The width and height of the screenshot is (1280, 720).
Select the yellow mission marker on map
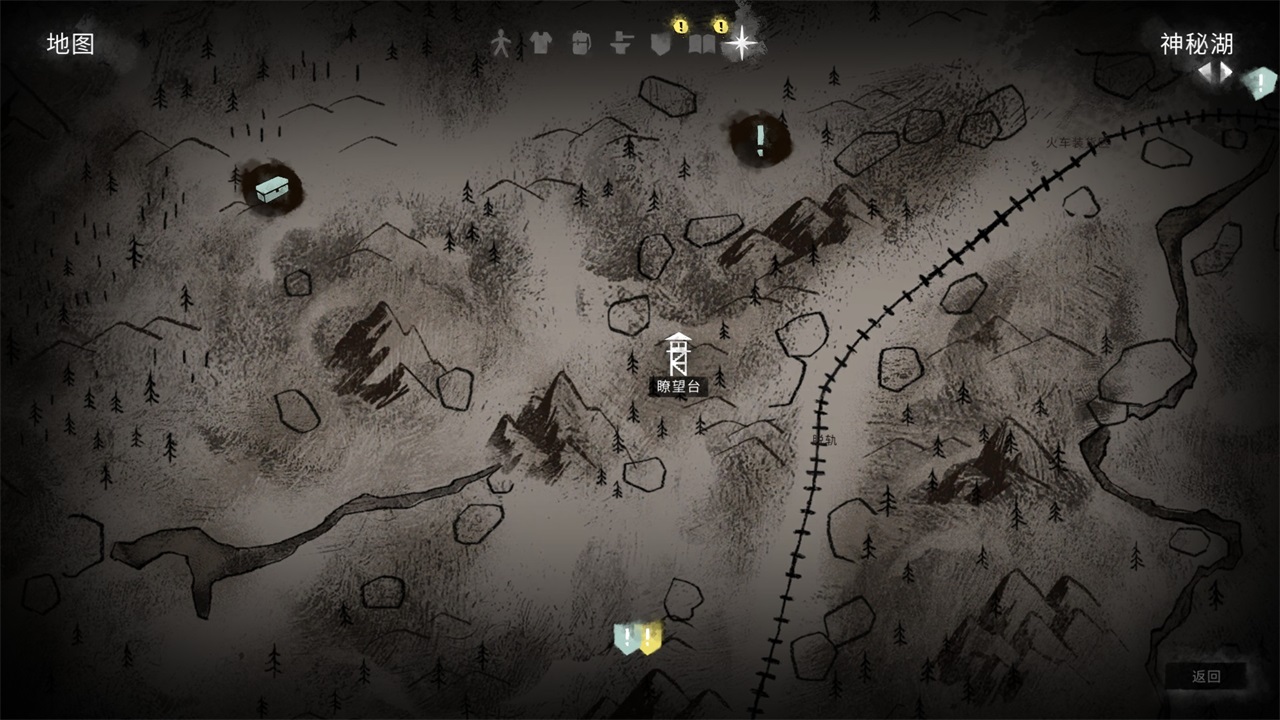650,638
